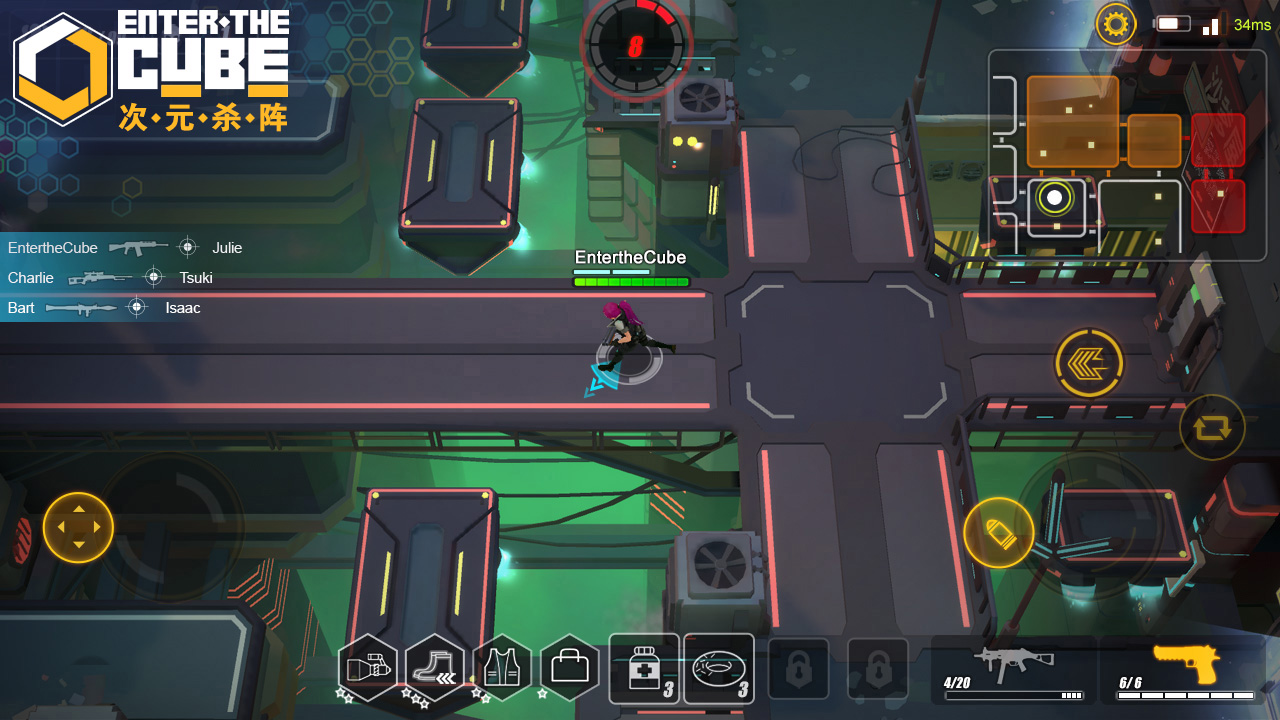Open the briefcase hexagon slot

(570, 667)
